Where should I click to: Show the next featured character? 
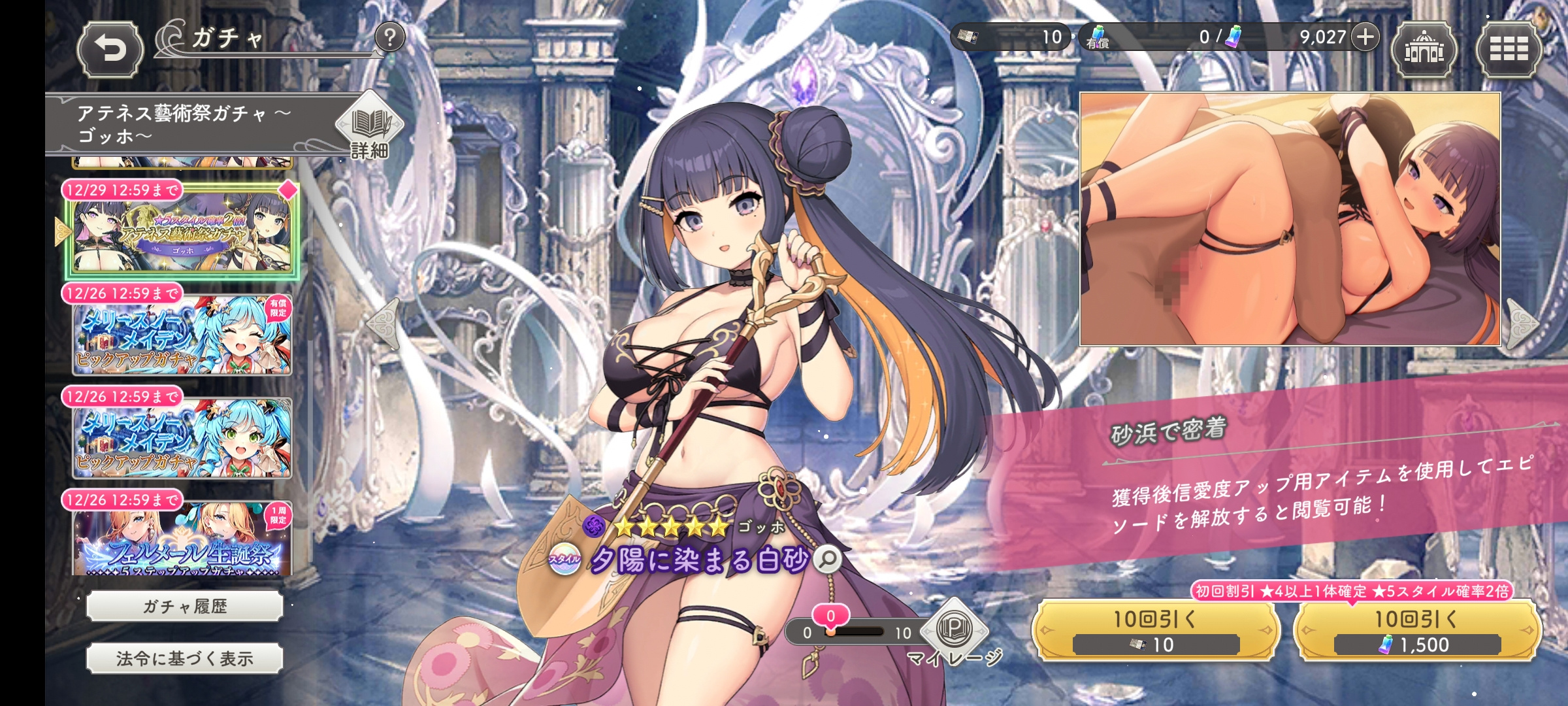[1524, 324]
